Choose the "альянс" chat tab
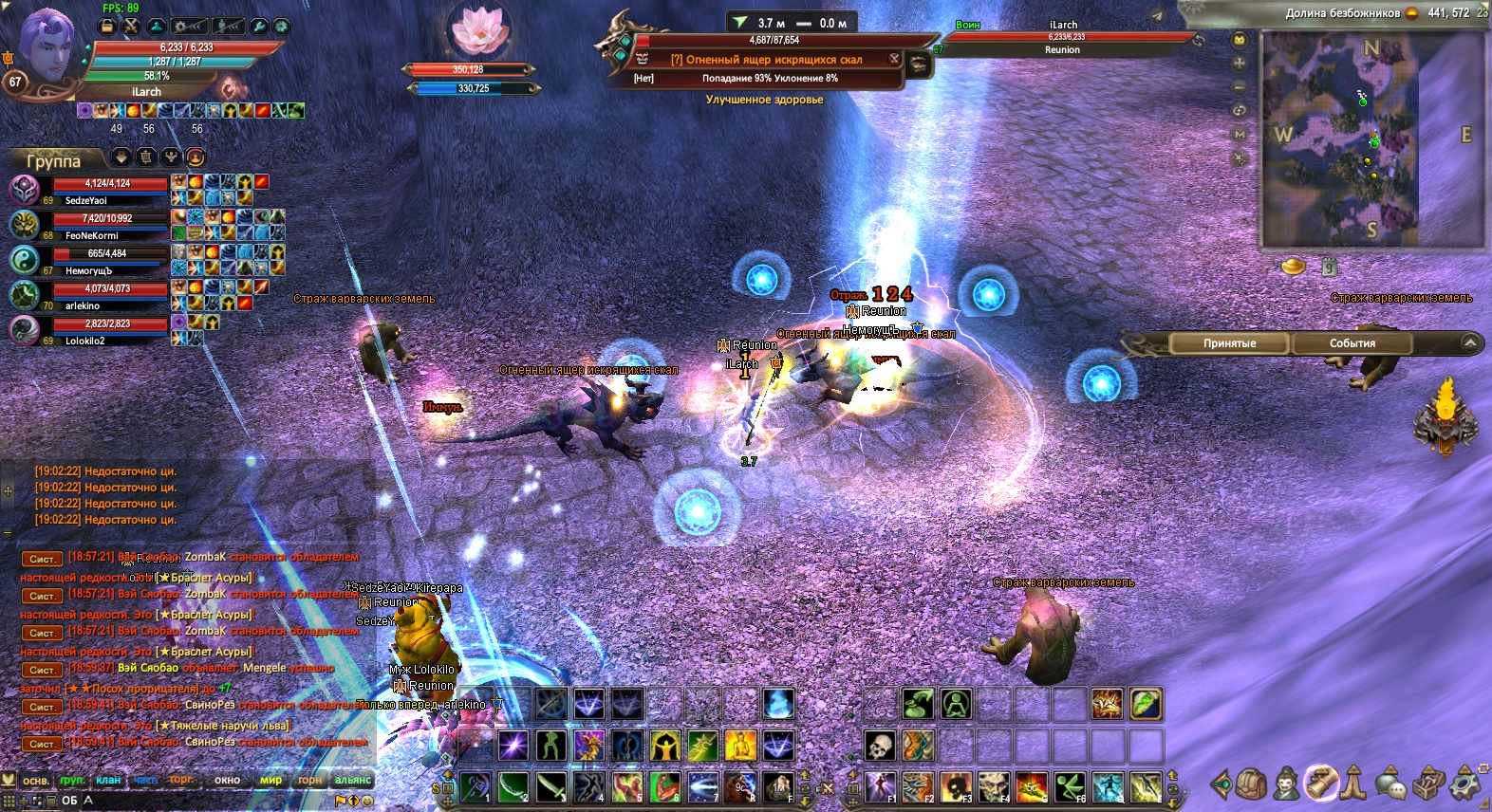1492x812 pixels. pyautogui.click(x=352, y=781)
